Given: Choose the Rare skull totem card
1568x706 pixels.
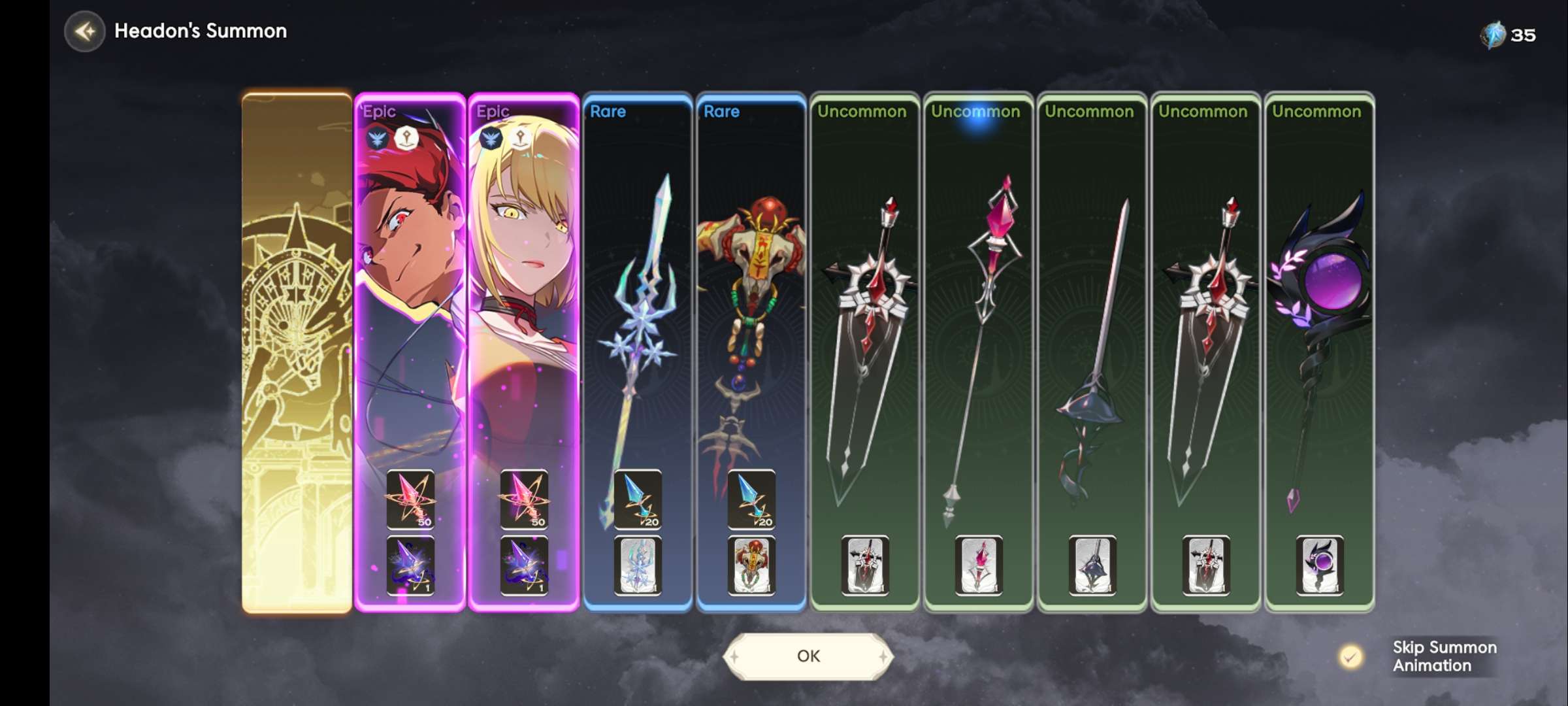Looking at the screenshot, I should (751, 327).
